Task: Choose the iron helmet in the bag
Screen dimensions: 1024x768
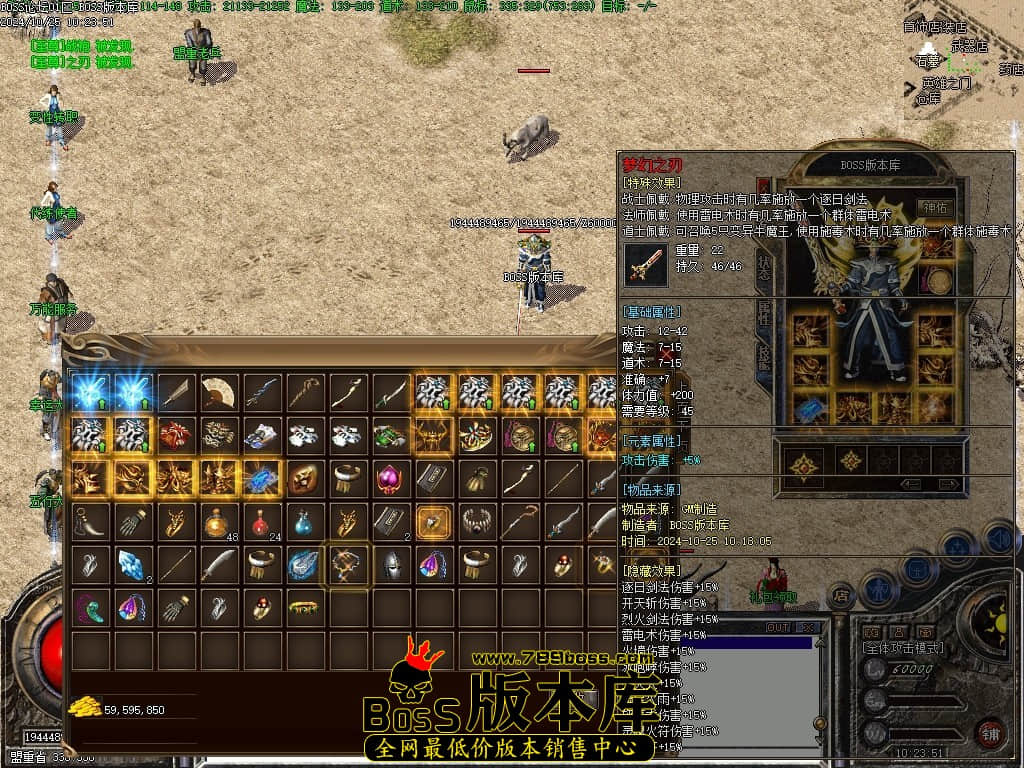Action: pos(390,564)
